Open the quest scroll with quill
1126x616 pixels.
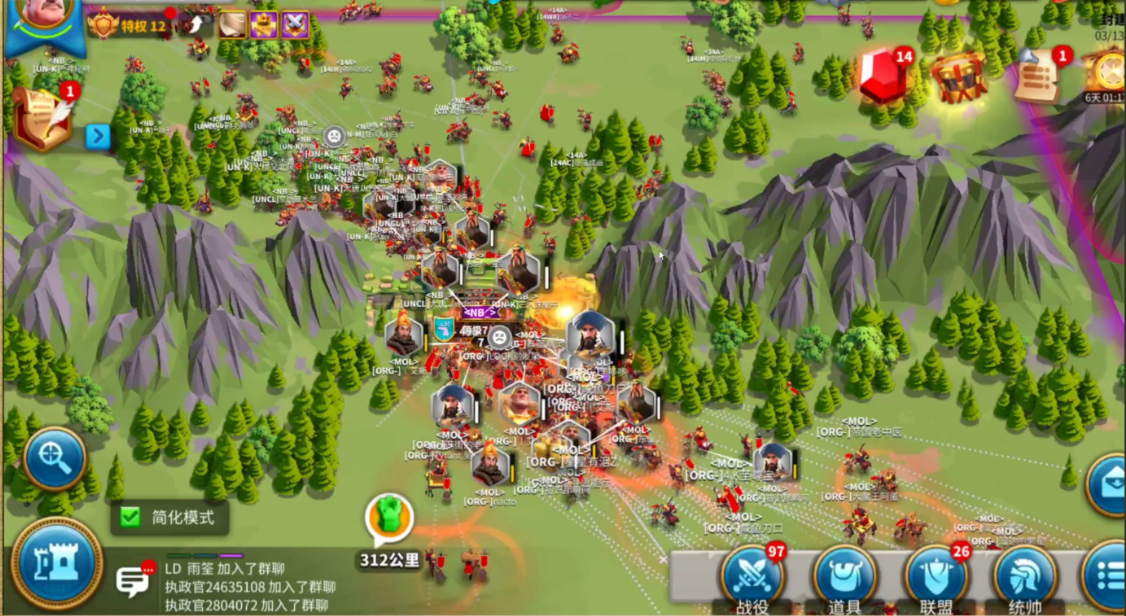tap(42, 116)
